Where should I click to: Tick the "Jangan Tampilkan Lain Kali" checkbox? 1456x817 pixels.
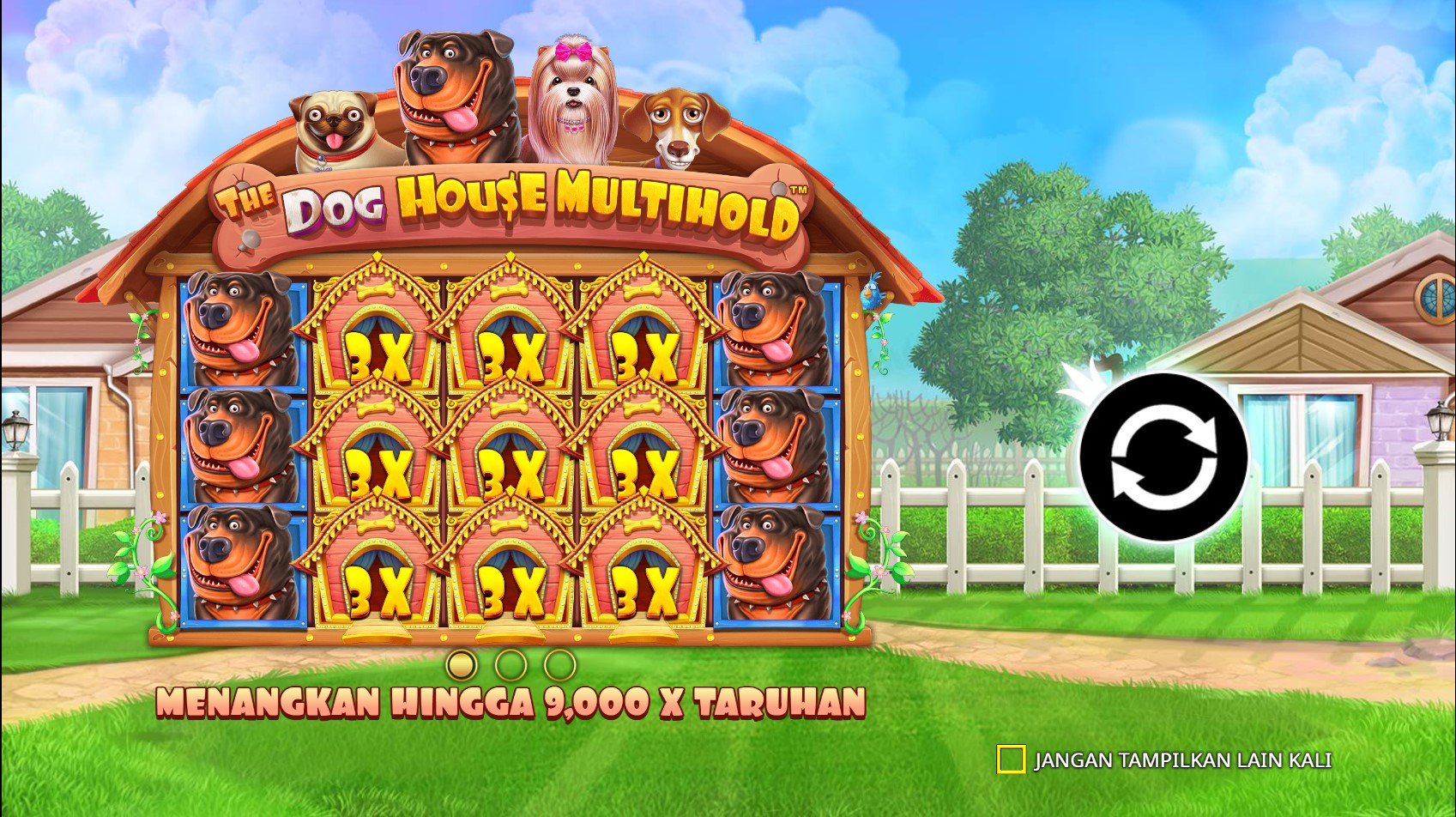tap(1011, 760)
